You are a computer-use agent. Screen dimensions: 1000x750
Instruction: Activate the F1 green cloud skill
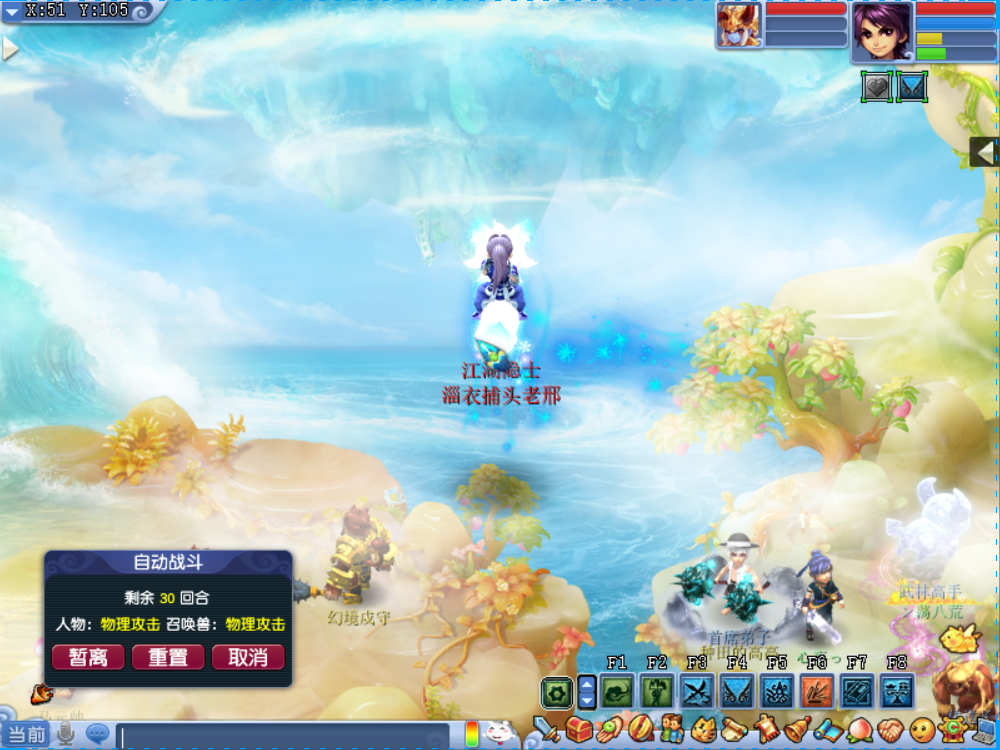617,691
